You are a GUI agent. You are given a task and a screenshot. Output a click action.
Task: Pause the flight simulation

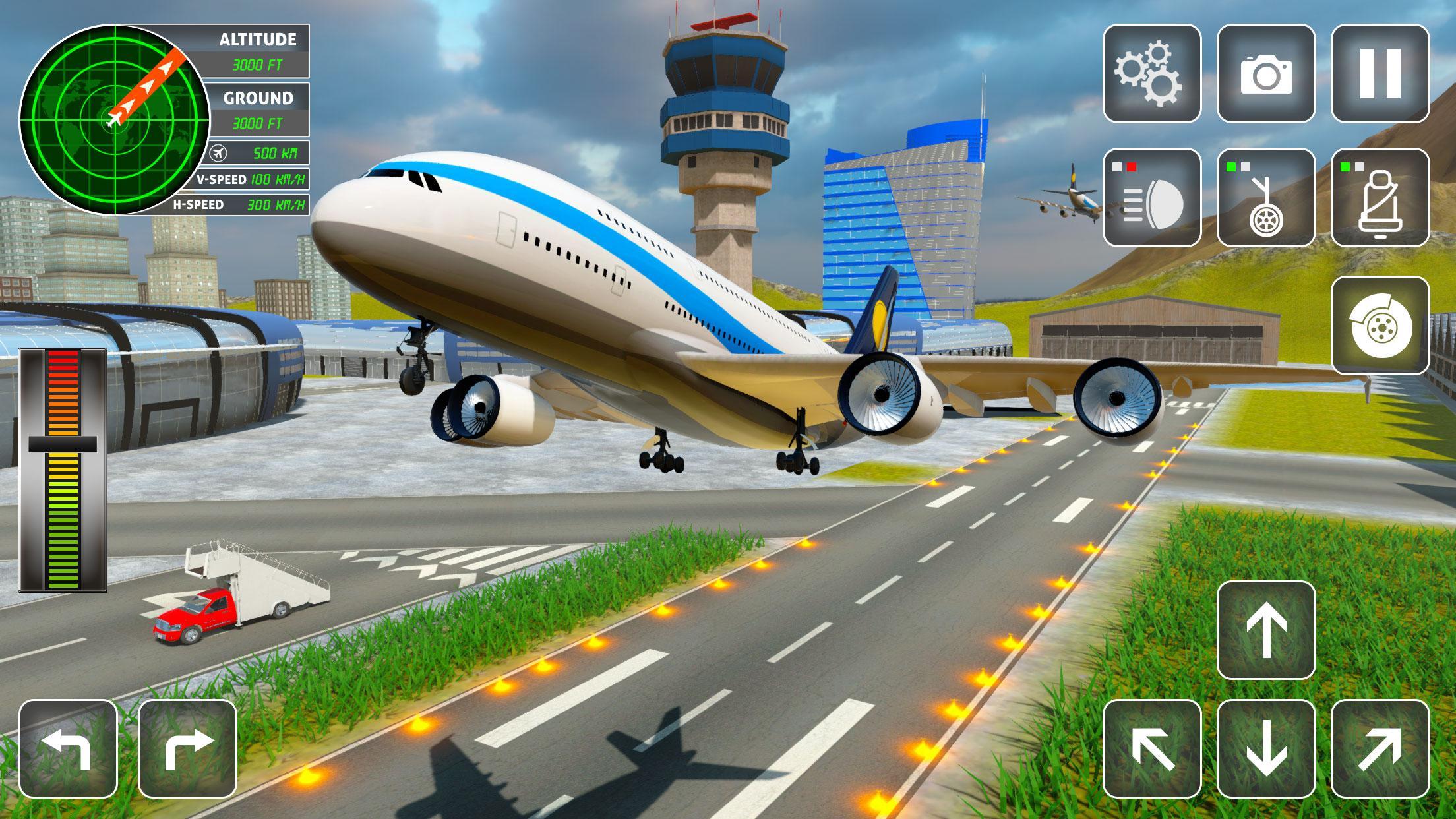[1378, 74]
